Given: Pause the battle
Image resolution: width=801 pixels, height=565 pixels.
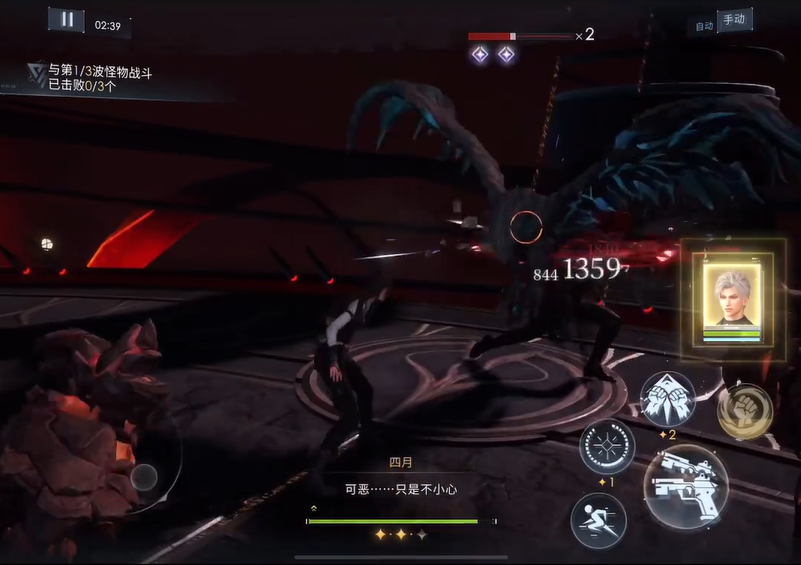Looking at the screenshot, I should click(66, 19).
